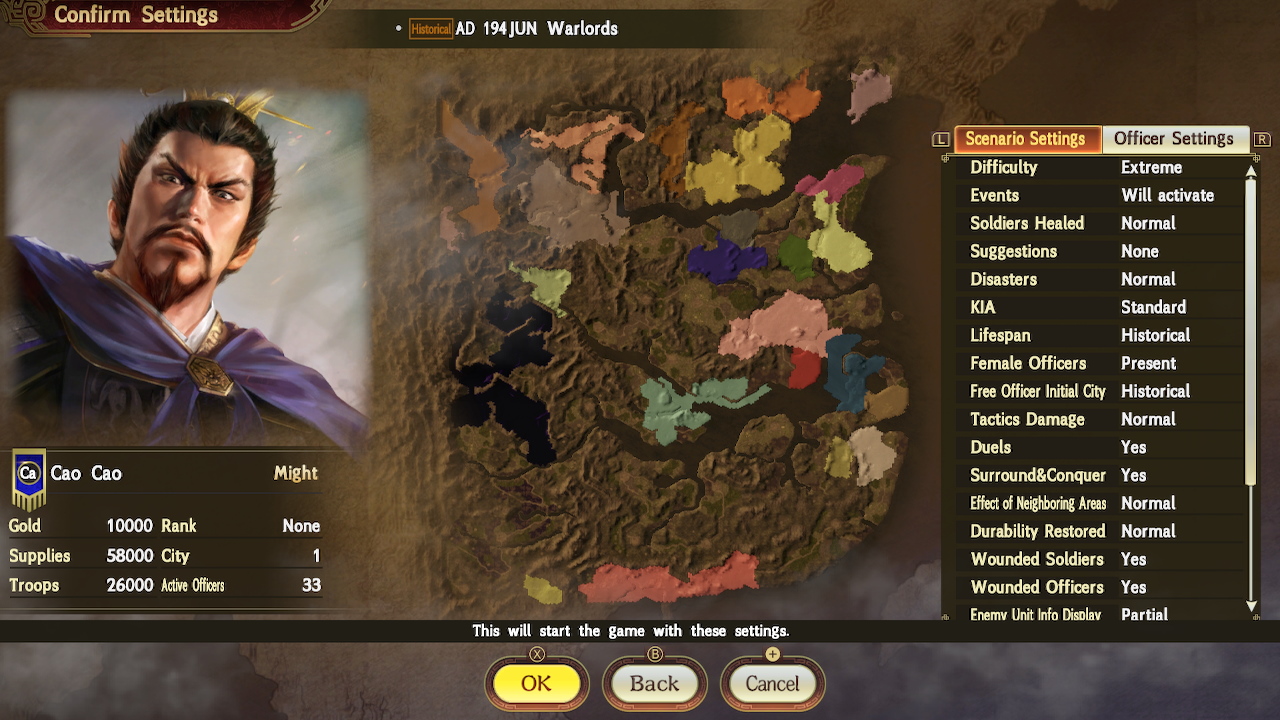Click the Back button
The height and width of the screenshot is (720, 1280).
click(x=655, y=684)
